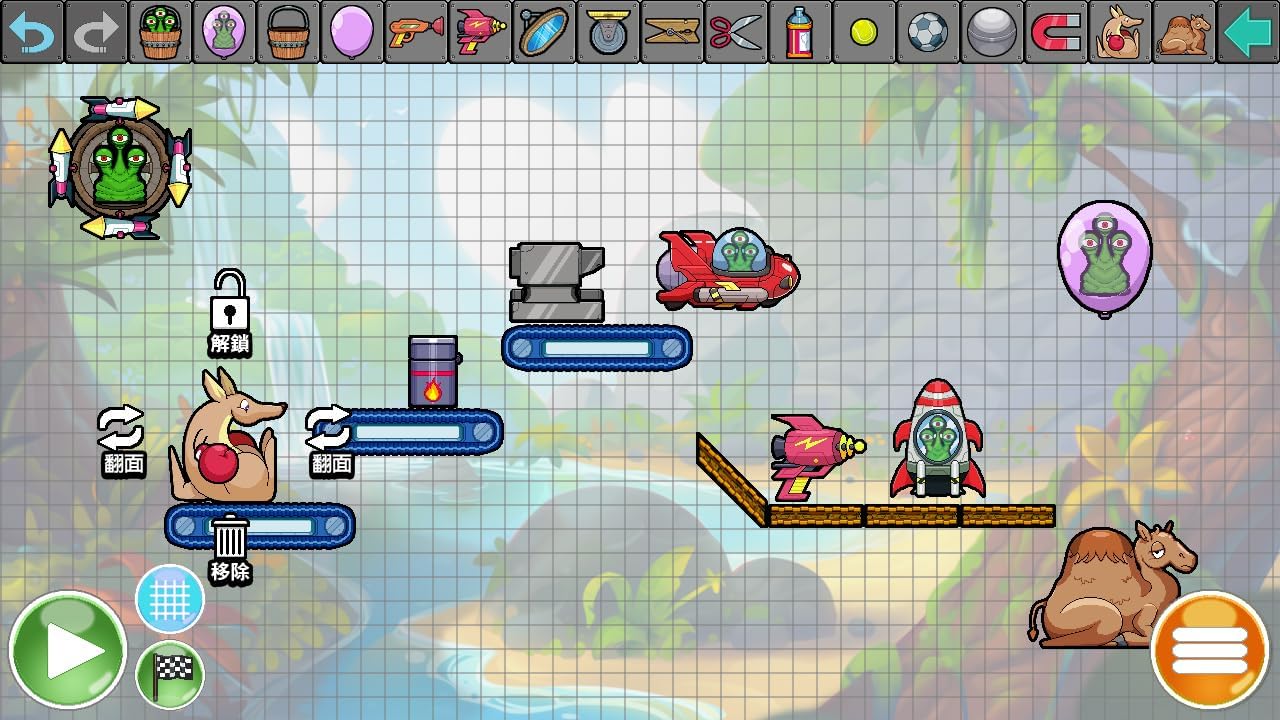1280x720 pixels.
Task: Choose the camel item from the toolbar
Action: (x=1183, y=30)
